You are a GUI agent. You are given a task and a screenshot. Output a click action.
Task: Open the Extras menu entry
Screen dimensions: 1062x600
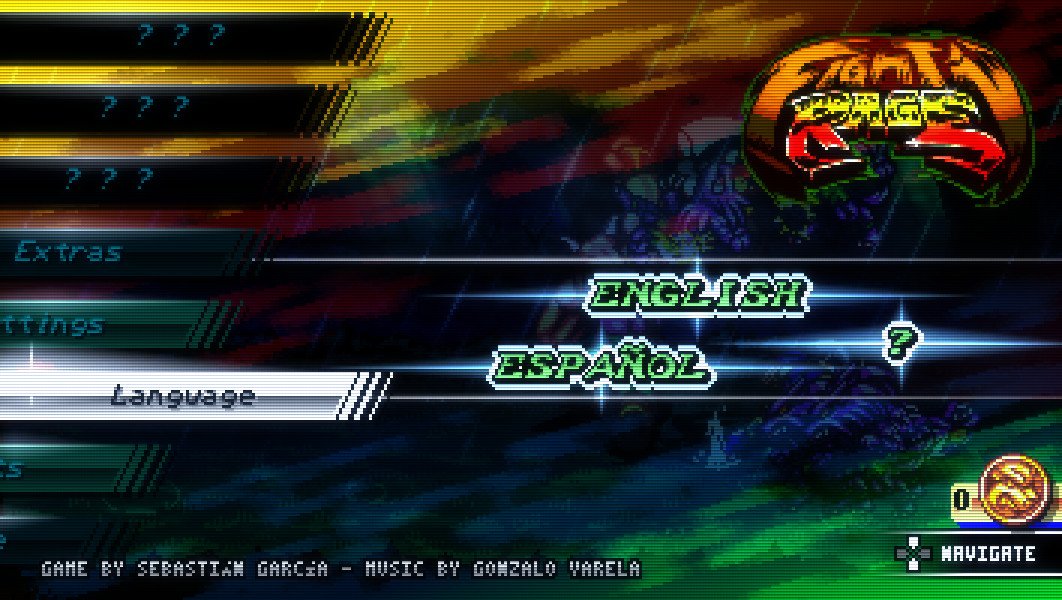point(68,253)
